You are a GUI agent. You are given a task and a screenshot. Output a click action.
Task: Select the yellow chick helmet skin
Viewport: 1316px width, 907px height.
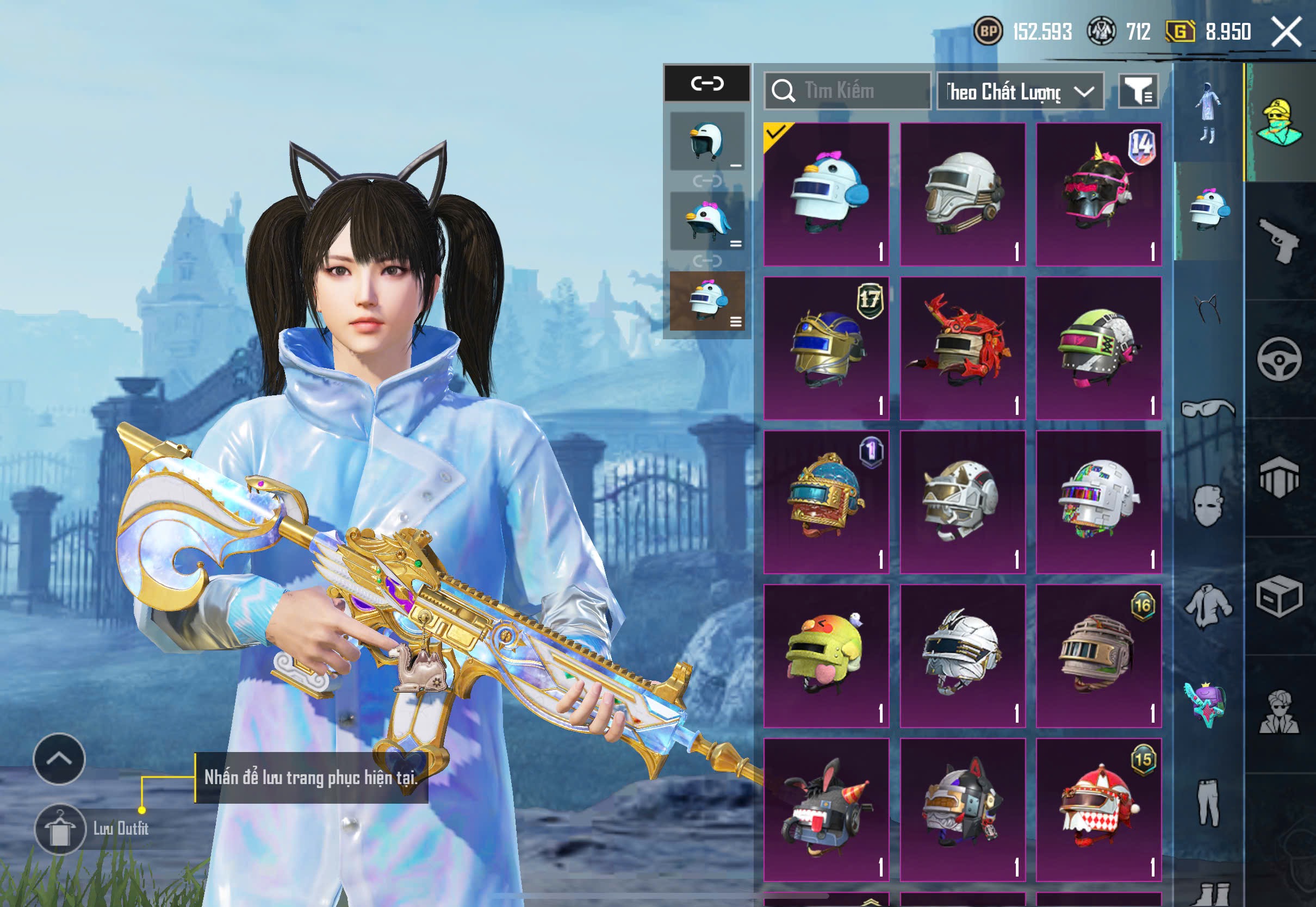826,656
